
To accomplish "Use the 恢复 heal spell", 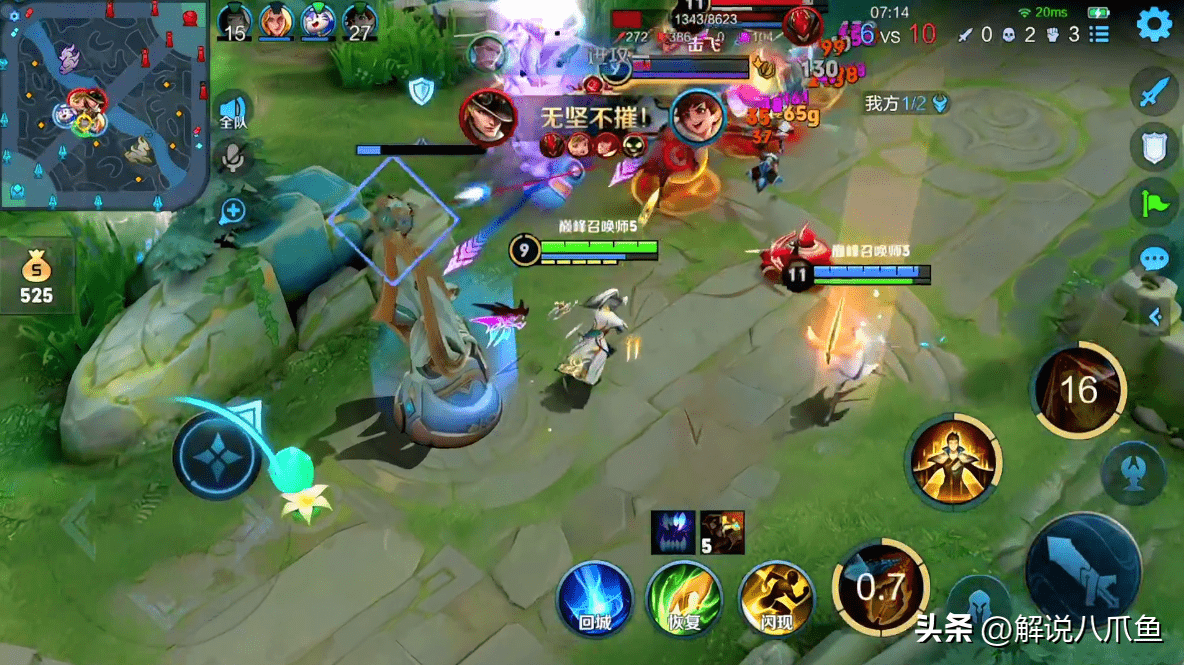I will [x=684, y=599].
